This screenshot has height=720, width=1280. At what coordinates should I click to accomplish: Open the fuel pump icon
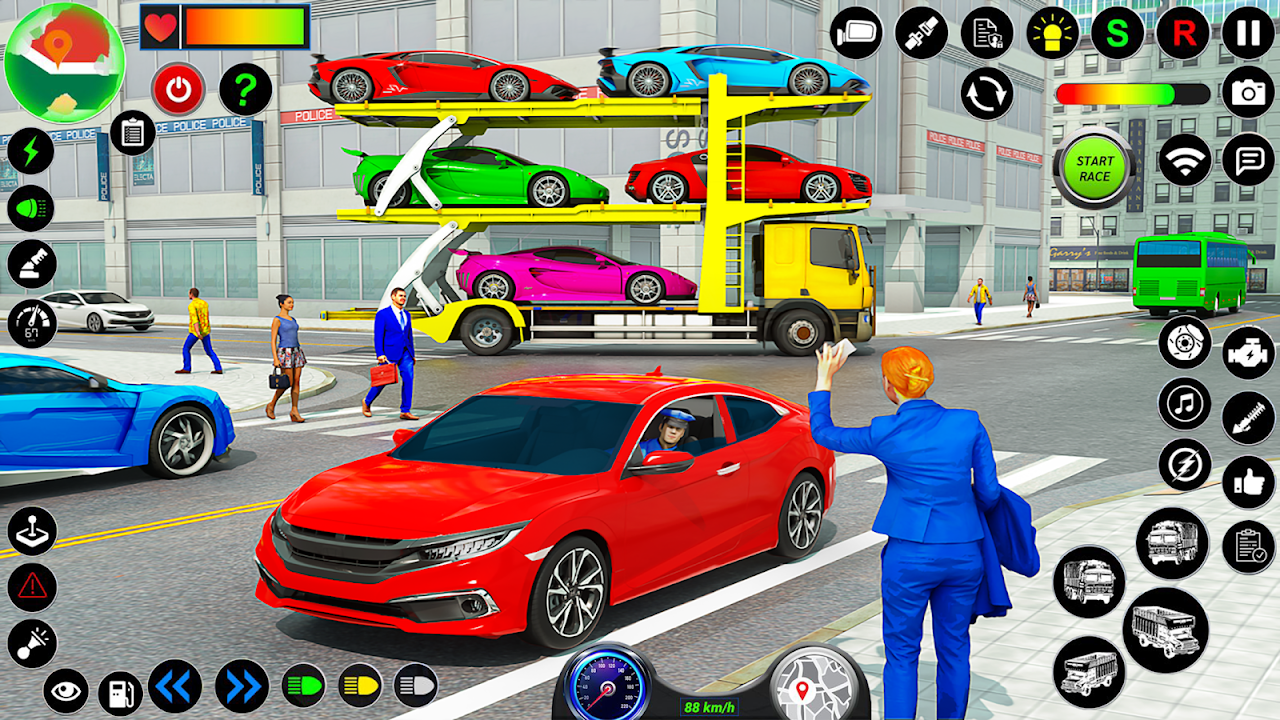point(120,692)
